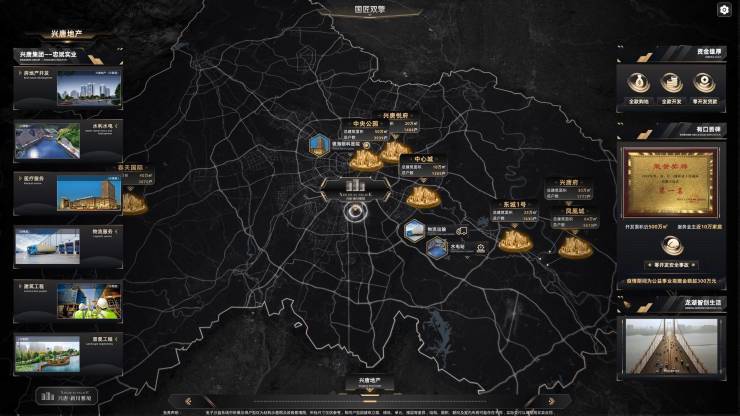Screen dimensions: 740x416
Task: Open the settings gear icon
Action: click(x=724, y=9)
